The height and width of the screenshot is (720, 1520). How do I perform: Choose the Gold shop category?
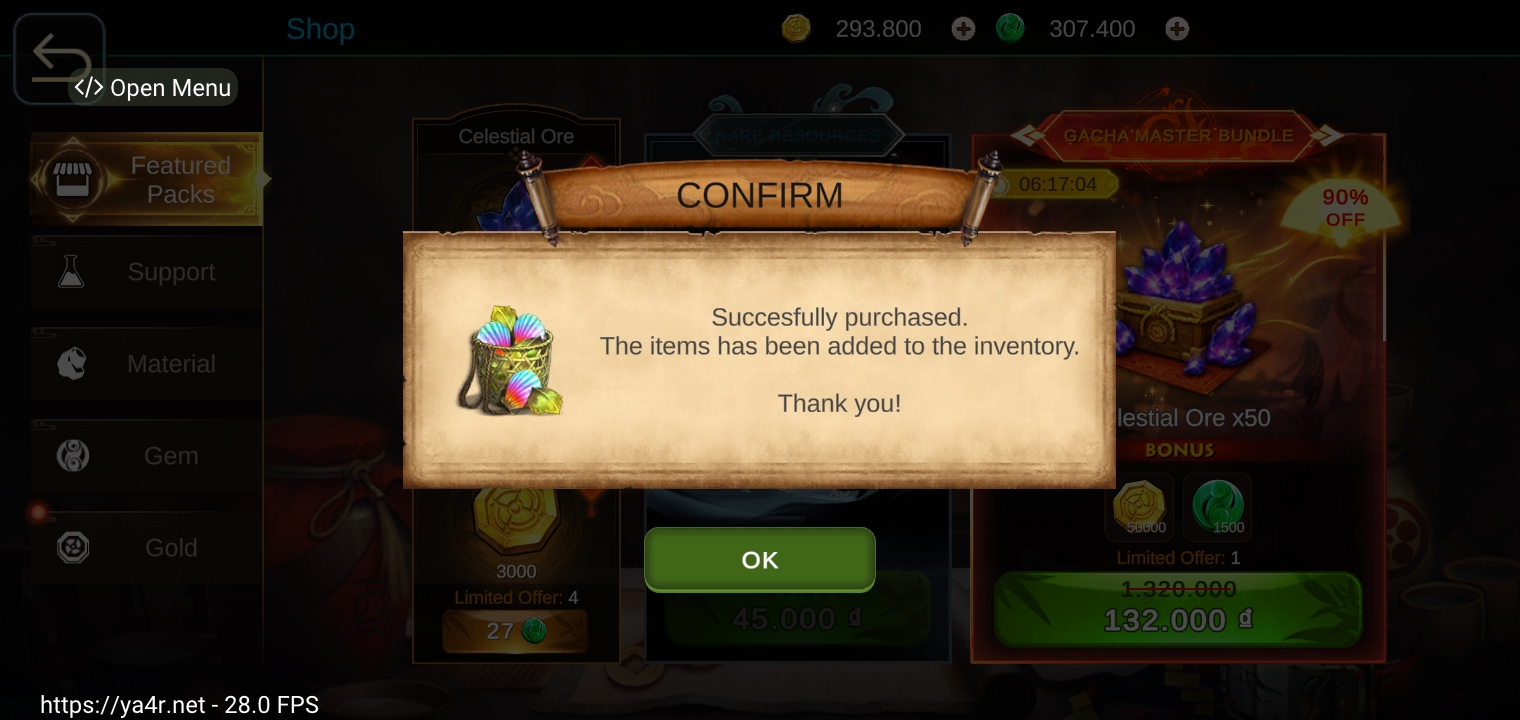pyautogui.click(x=146, y=548)
